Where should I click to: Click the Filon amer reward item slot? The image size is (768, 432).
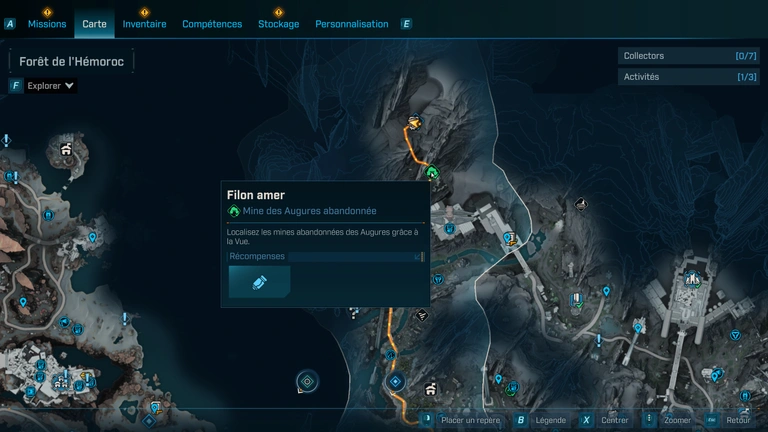coord(259,282)
